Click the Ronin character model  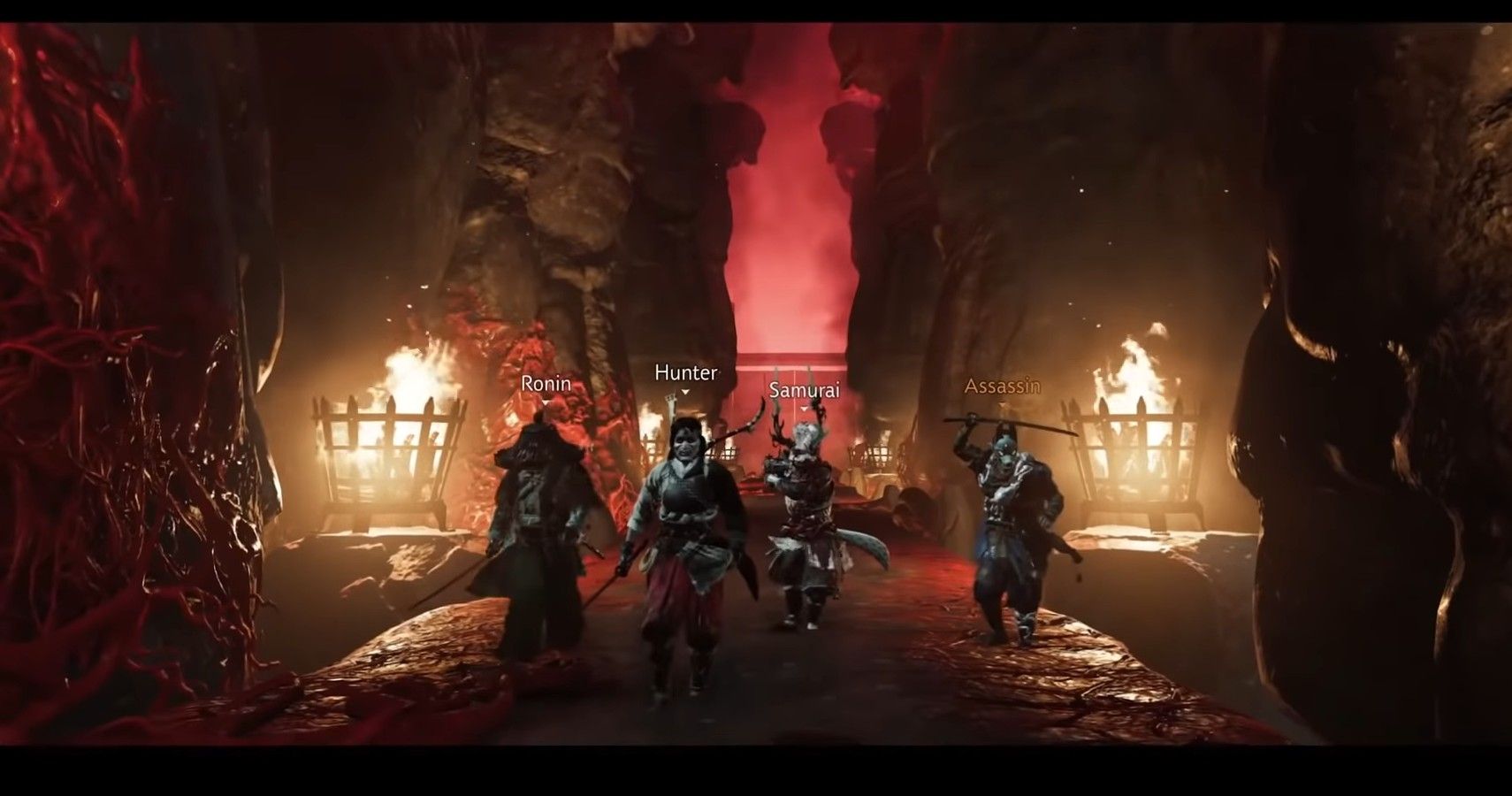click(539, 522)
